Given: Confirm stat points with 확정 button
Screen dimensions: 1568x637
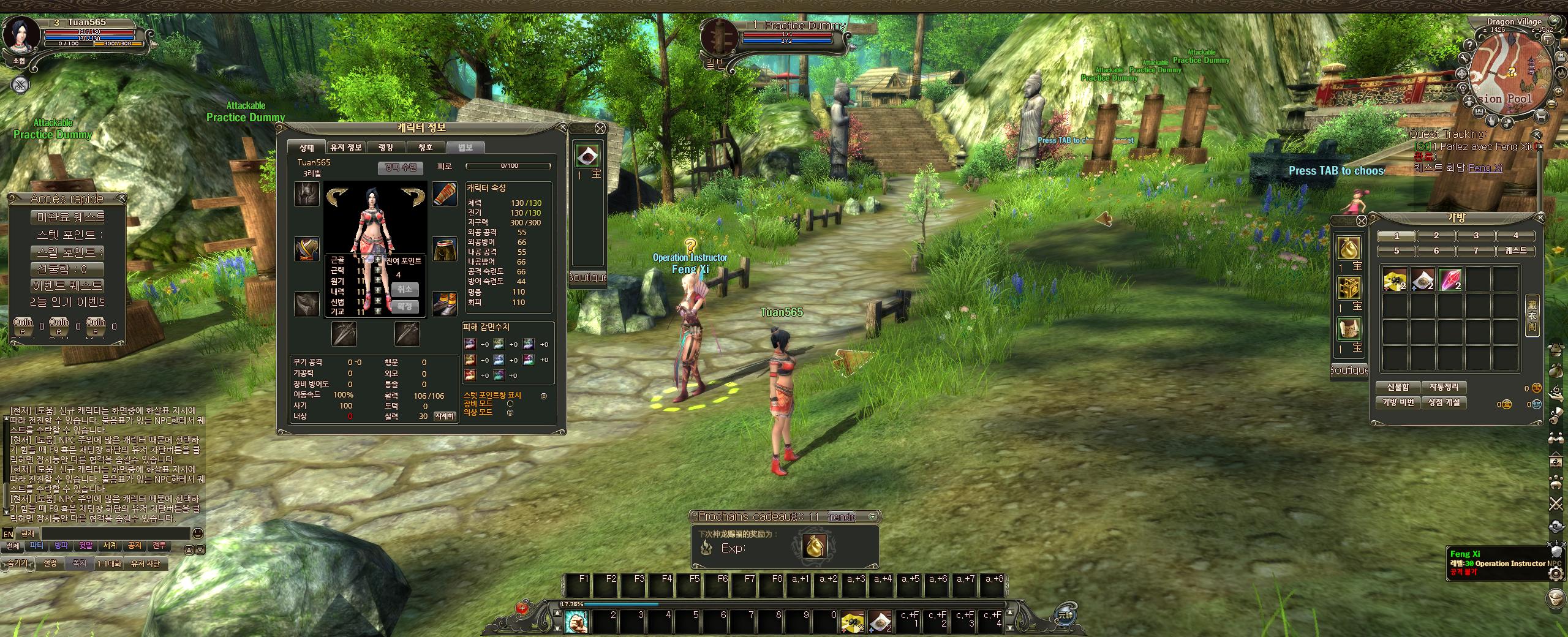Looking at the screenshot, I should tap(404, 306).
